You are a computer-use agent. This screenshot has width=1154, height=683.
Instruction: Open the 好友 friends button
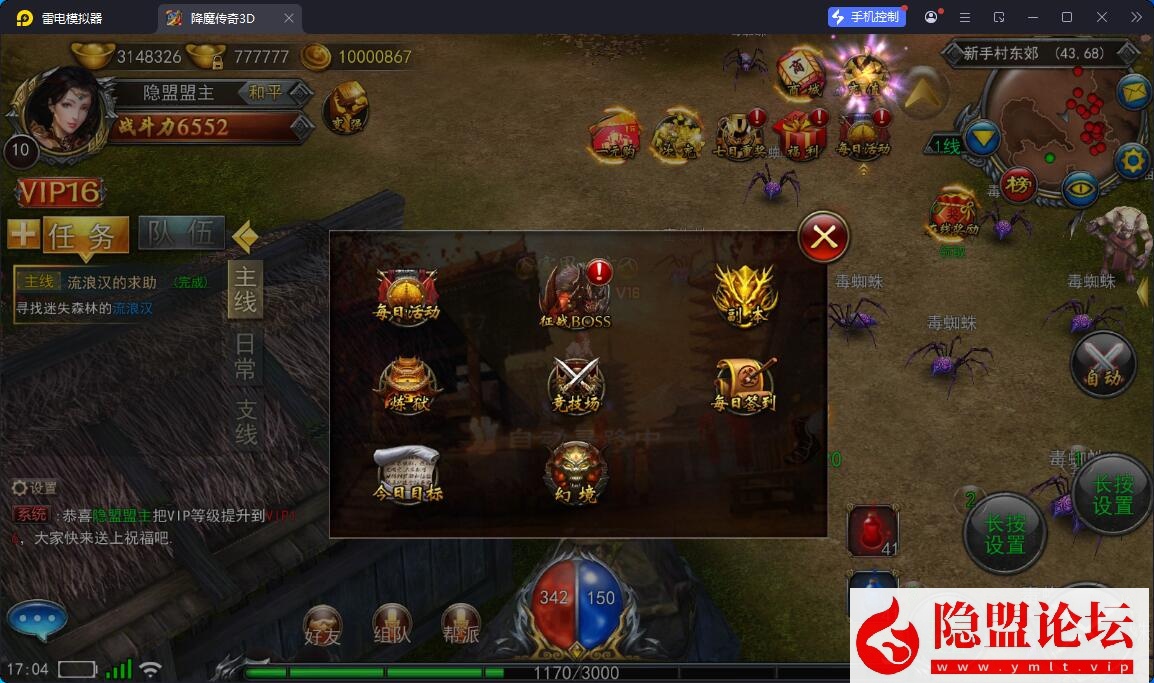(323, 625)
